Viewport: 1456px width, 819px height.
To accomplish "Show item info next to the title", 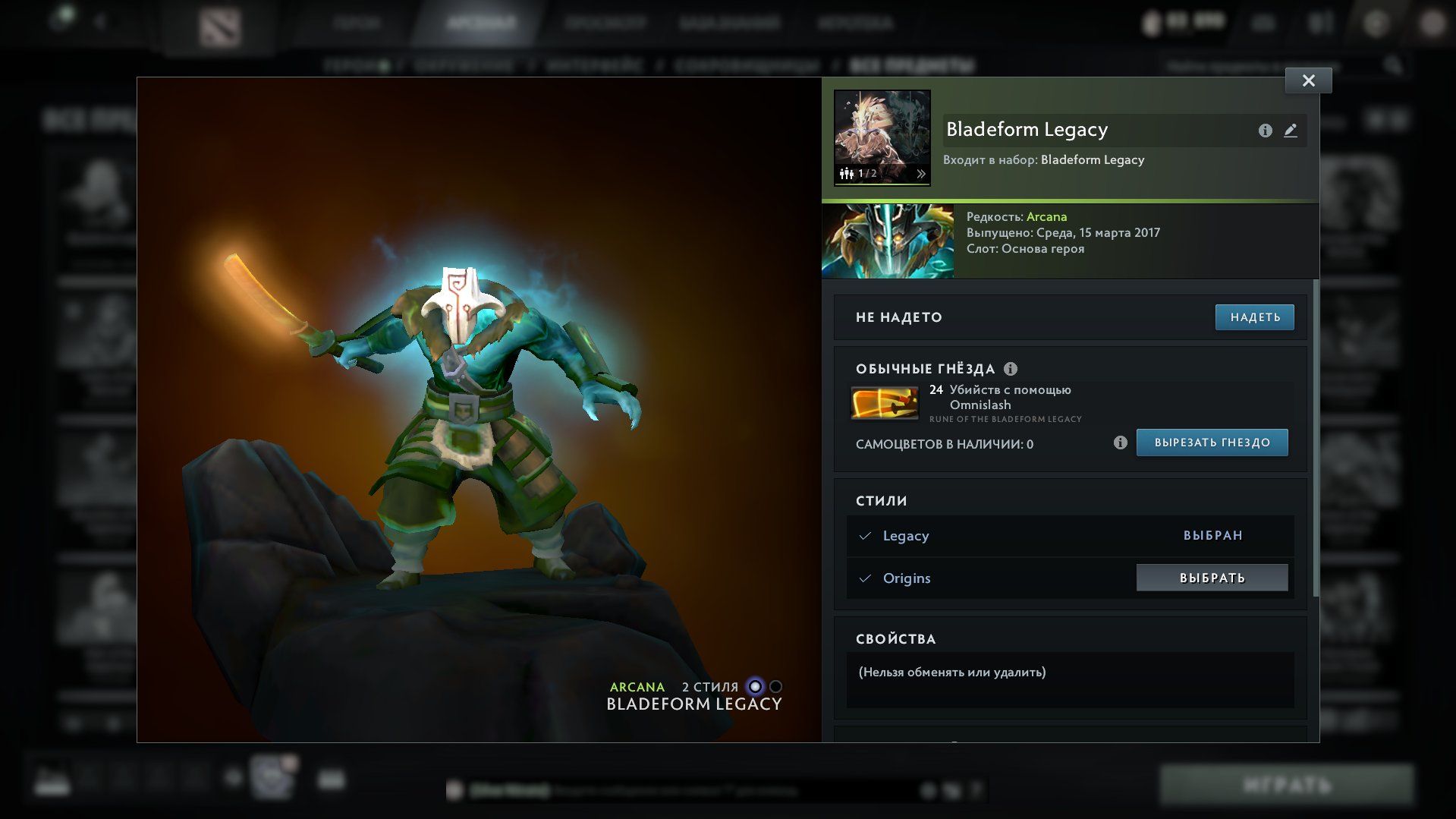I will 1265,131.
